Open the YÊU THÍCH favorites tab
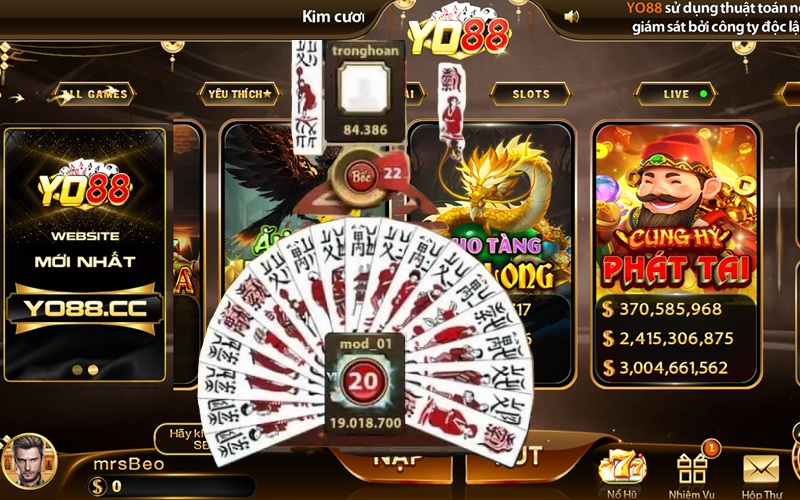The image size is (800, 500). click(240, 94)
